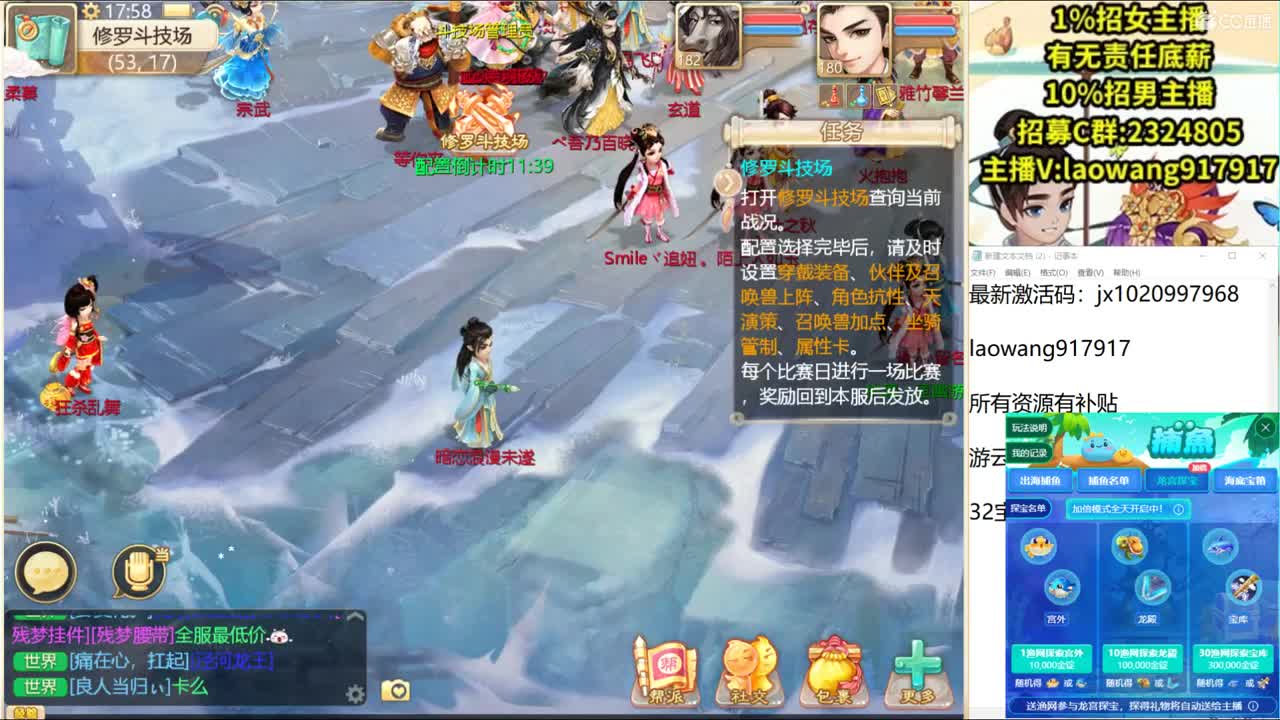Image resolution: width=1280 pixels, height=720 pixels.
Task: Expand the chat window with the up arrow
Action: point(355,618)
